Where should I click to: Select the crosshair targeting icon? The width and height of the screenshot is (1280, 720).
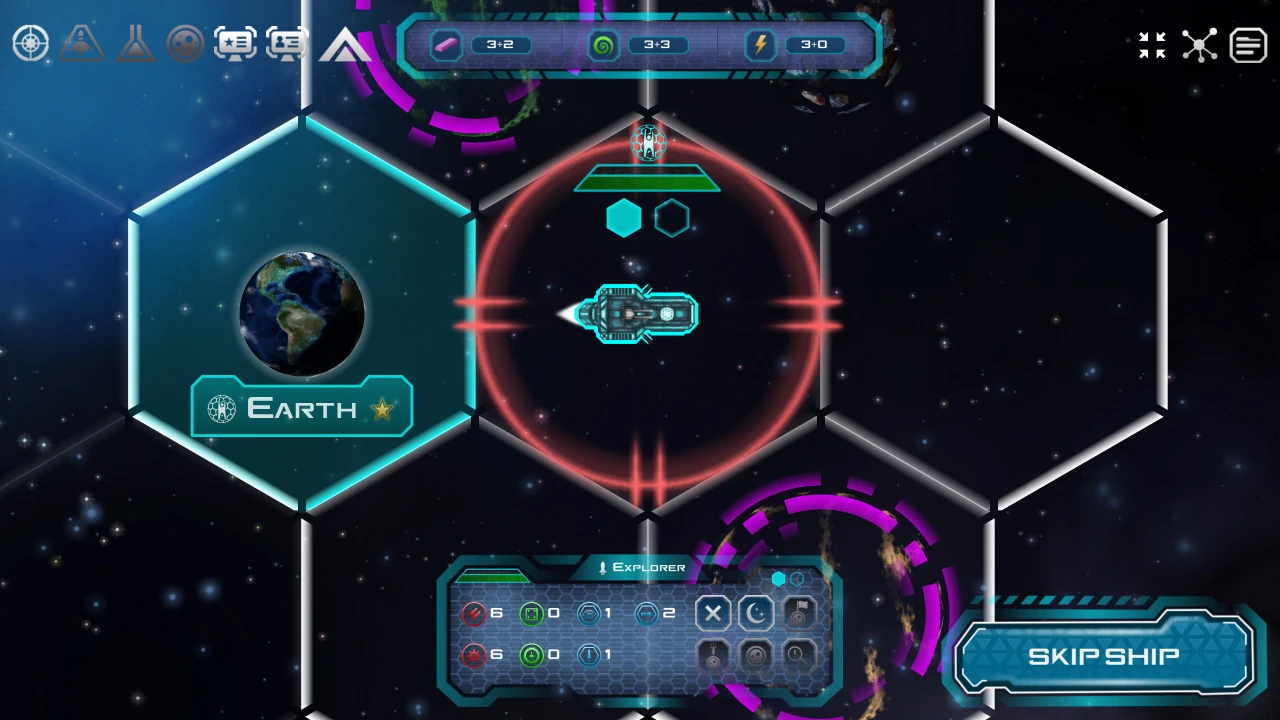coord(30,43)
